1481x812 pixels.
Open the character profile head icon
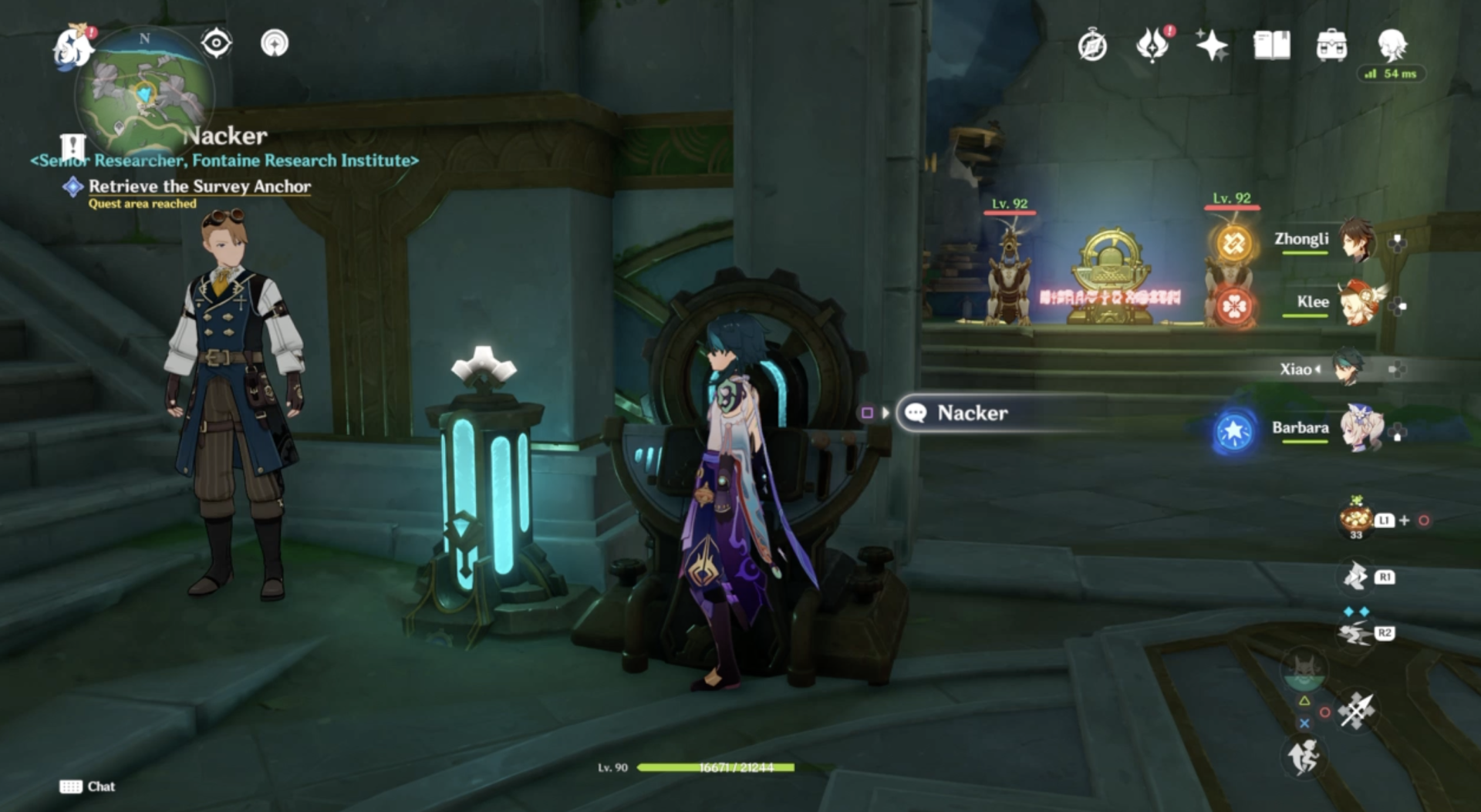[x=1392, y=45]
